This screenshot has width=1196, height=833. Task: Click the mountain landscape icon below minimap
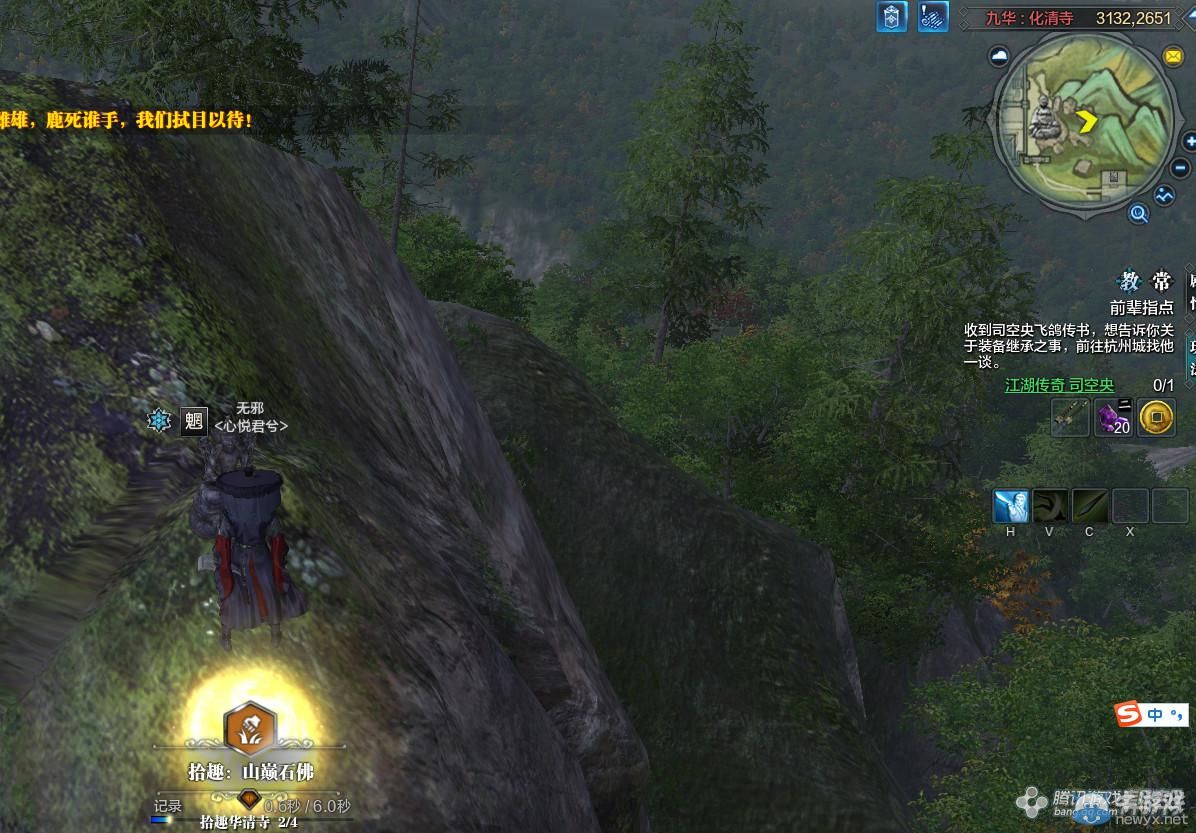1164,195
